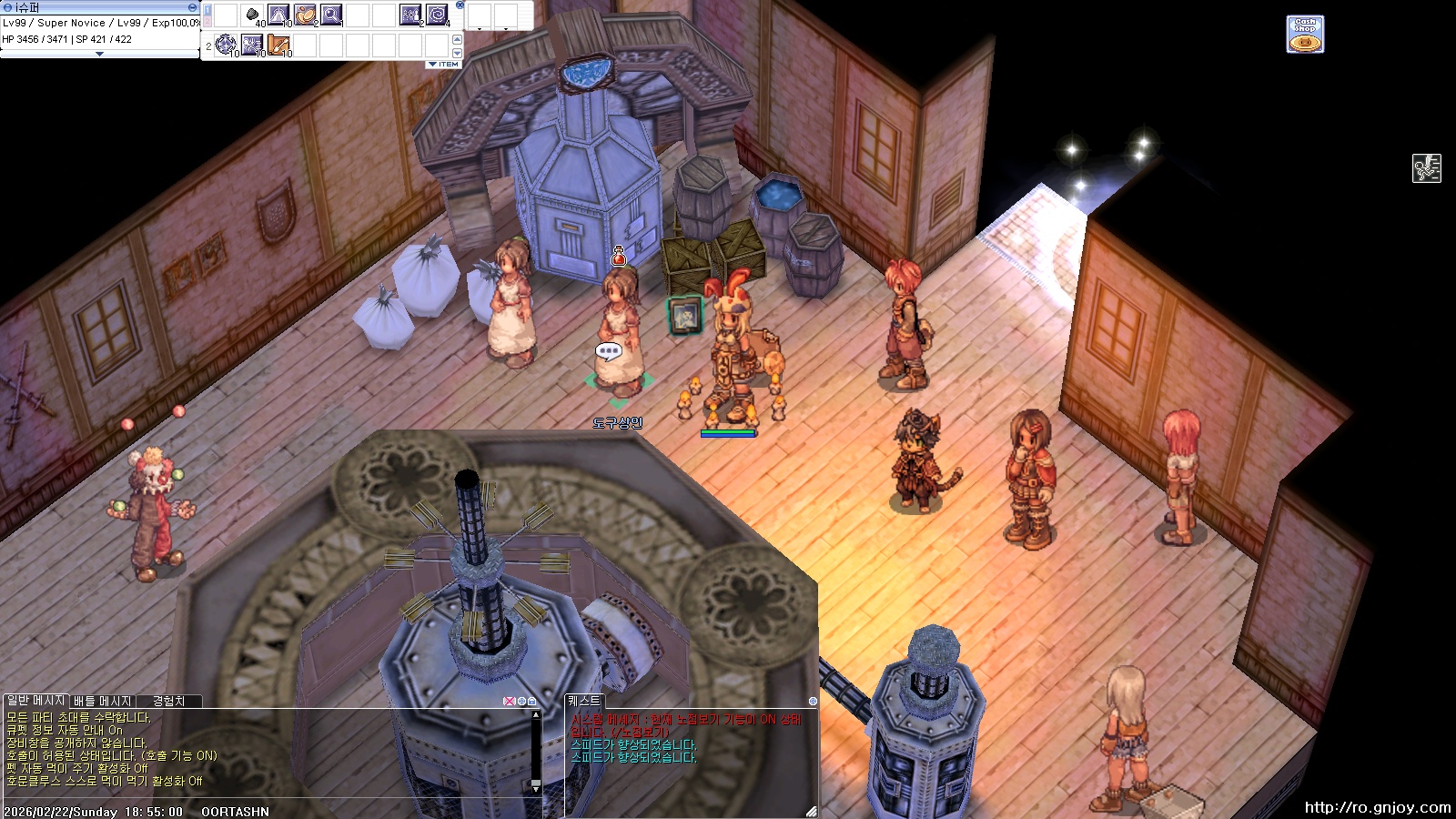Click the red X chat window button
The width and height of the screenshot is (1456, 819).
point(509,702)
